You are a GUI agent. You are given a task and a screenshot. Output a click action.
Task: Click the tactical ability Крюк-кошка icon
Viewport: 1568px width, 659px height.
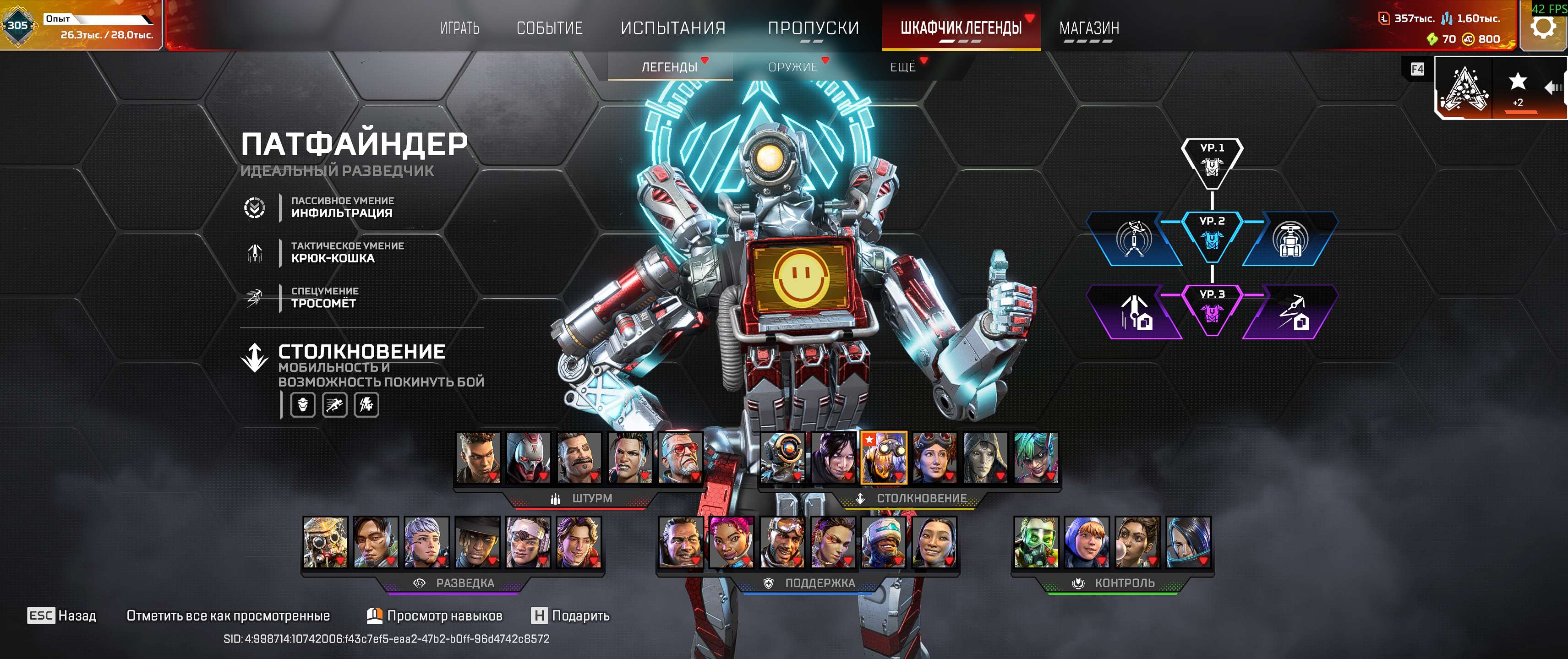point(256,254)
